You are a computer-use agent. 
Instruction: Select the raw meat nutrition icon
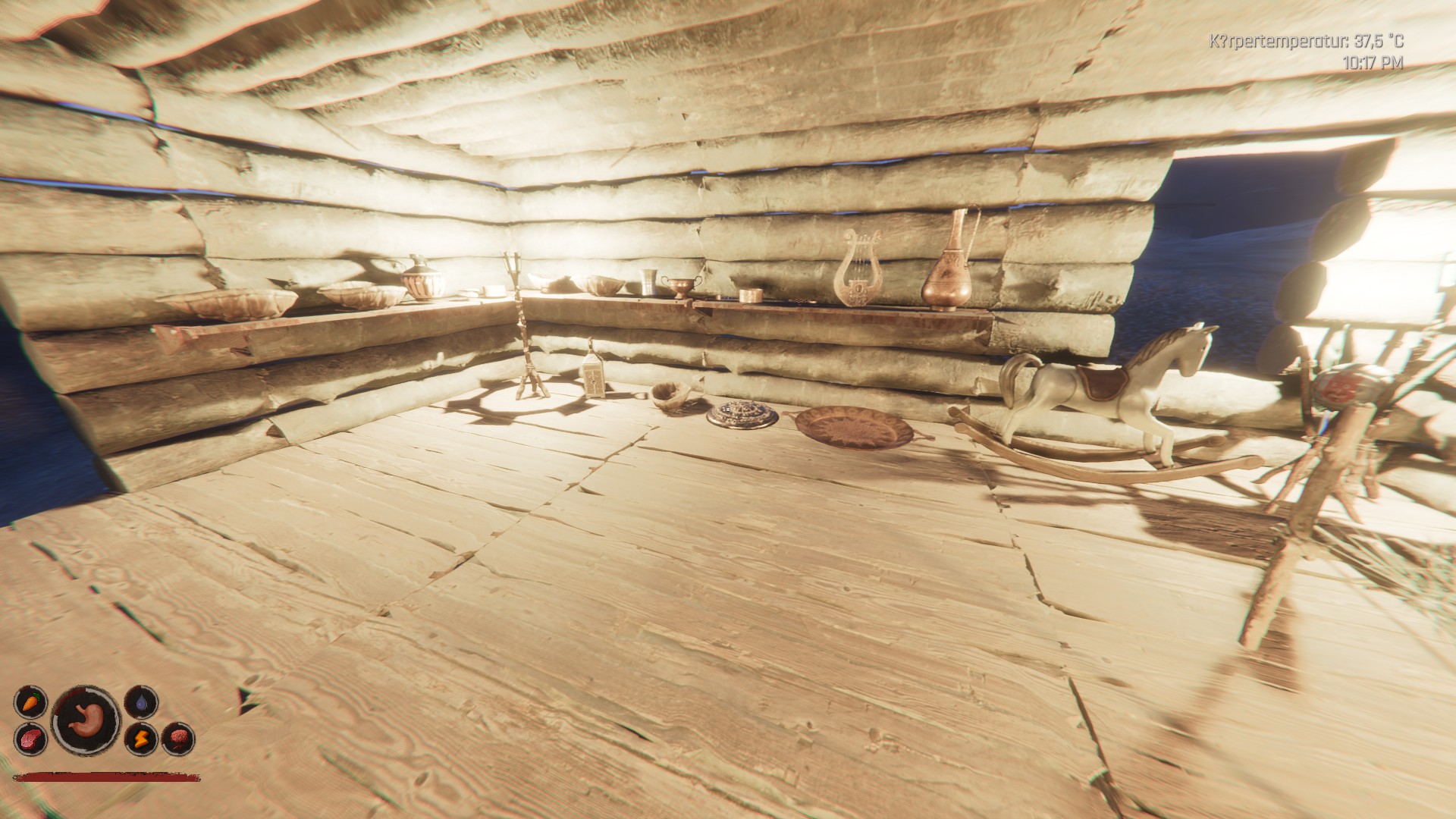click(x=30, y=737)
